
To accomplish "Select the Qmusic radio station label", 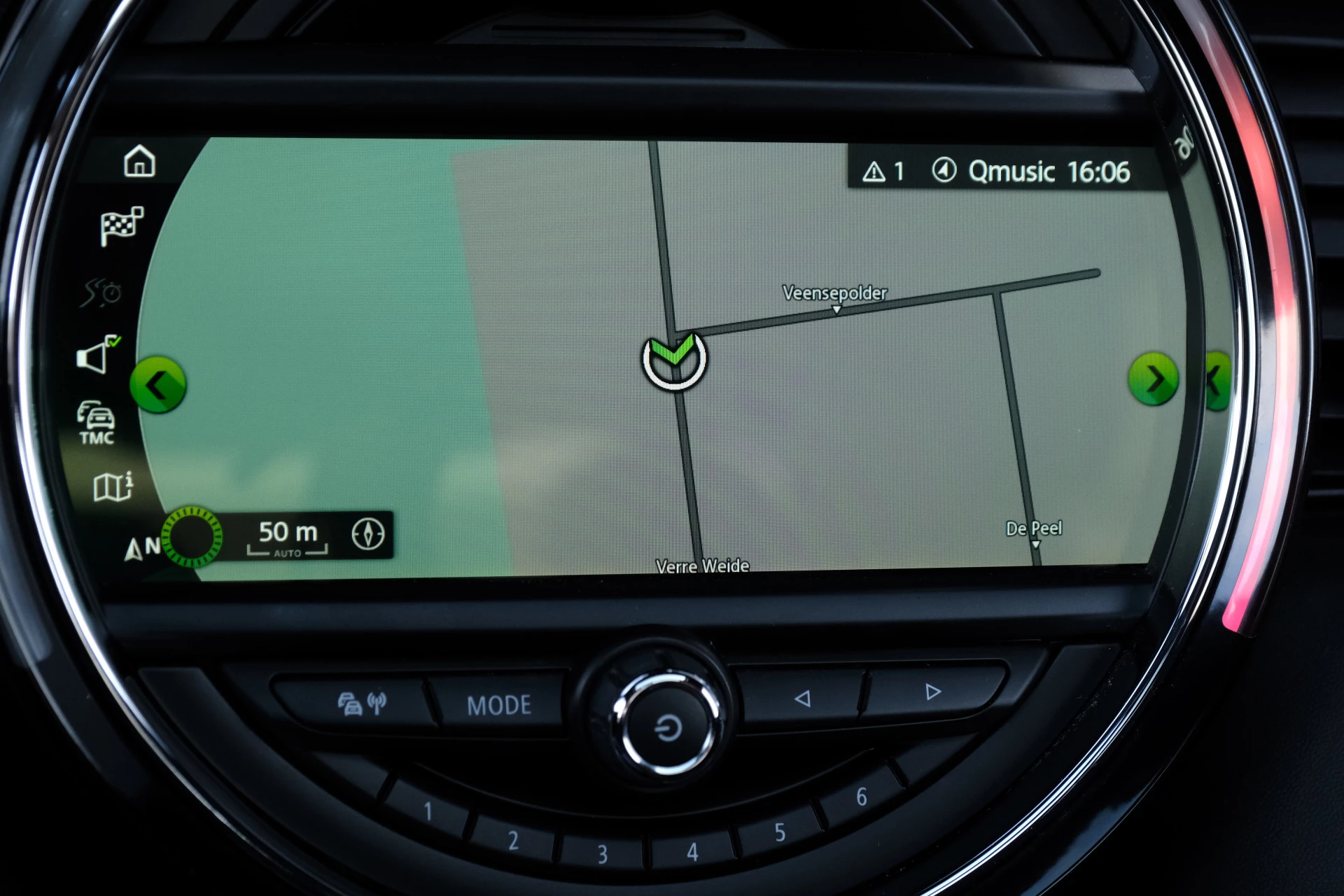I will coord(1011,171).
